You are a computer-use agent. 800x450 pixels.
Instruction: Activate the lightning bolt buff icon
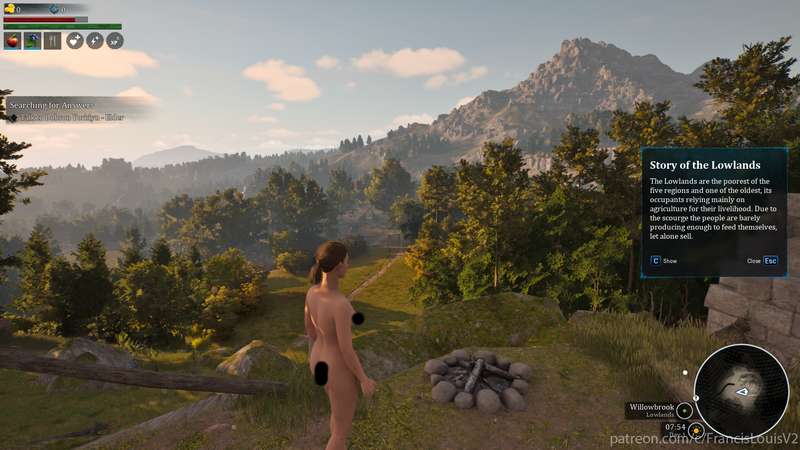95,41
